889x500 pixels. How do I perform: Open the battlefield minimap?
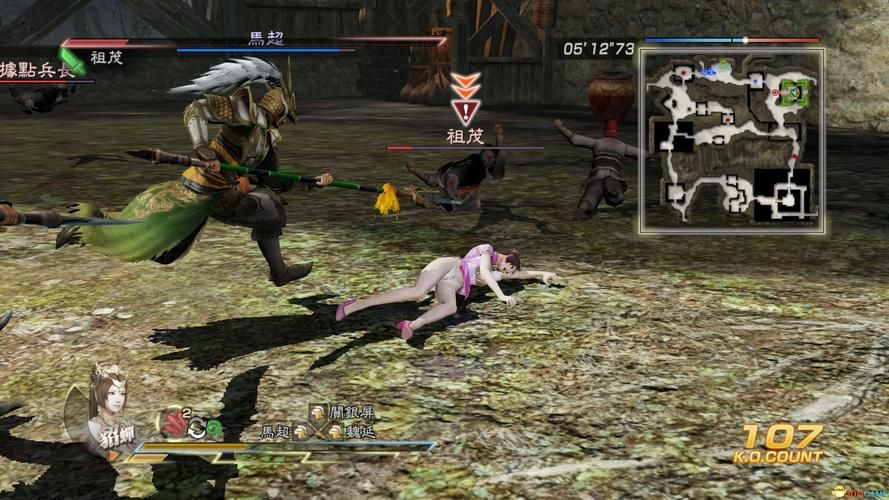[x=732, y=140]
